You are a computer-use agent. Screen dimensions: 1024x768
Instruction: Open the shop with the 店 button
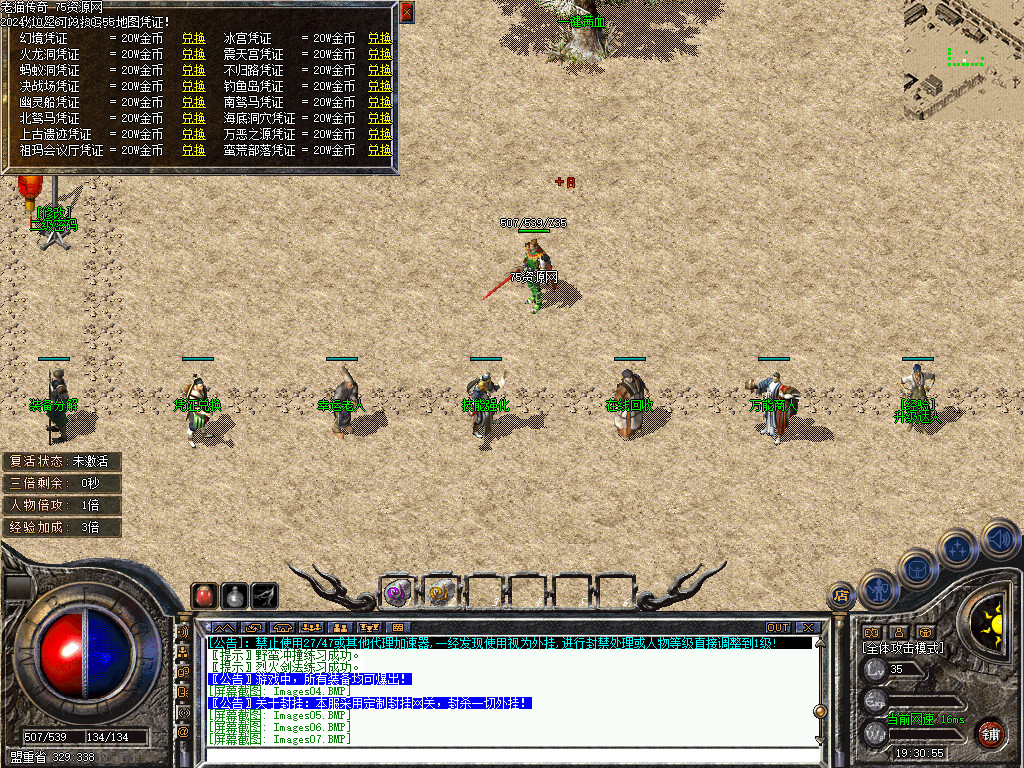(842, 596)
